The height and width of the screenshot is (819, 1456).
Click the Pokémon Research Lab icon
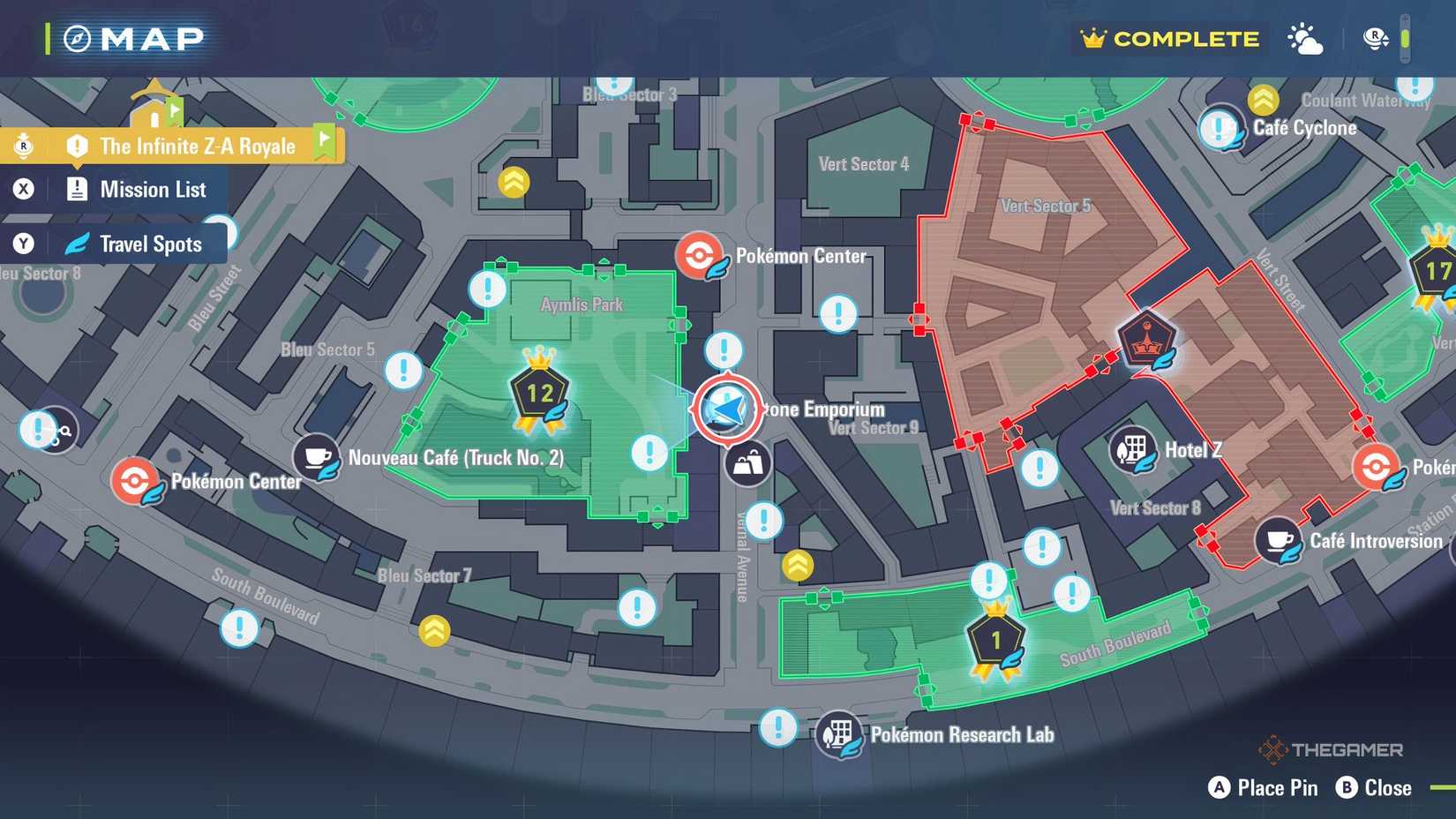[838, 732]
